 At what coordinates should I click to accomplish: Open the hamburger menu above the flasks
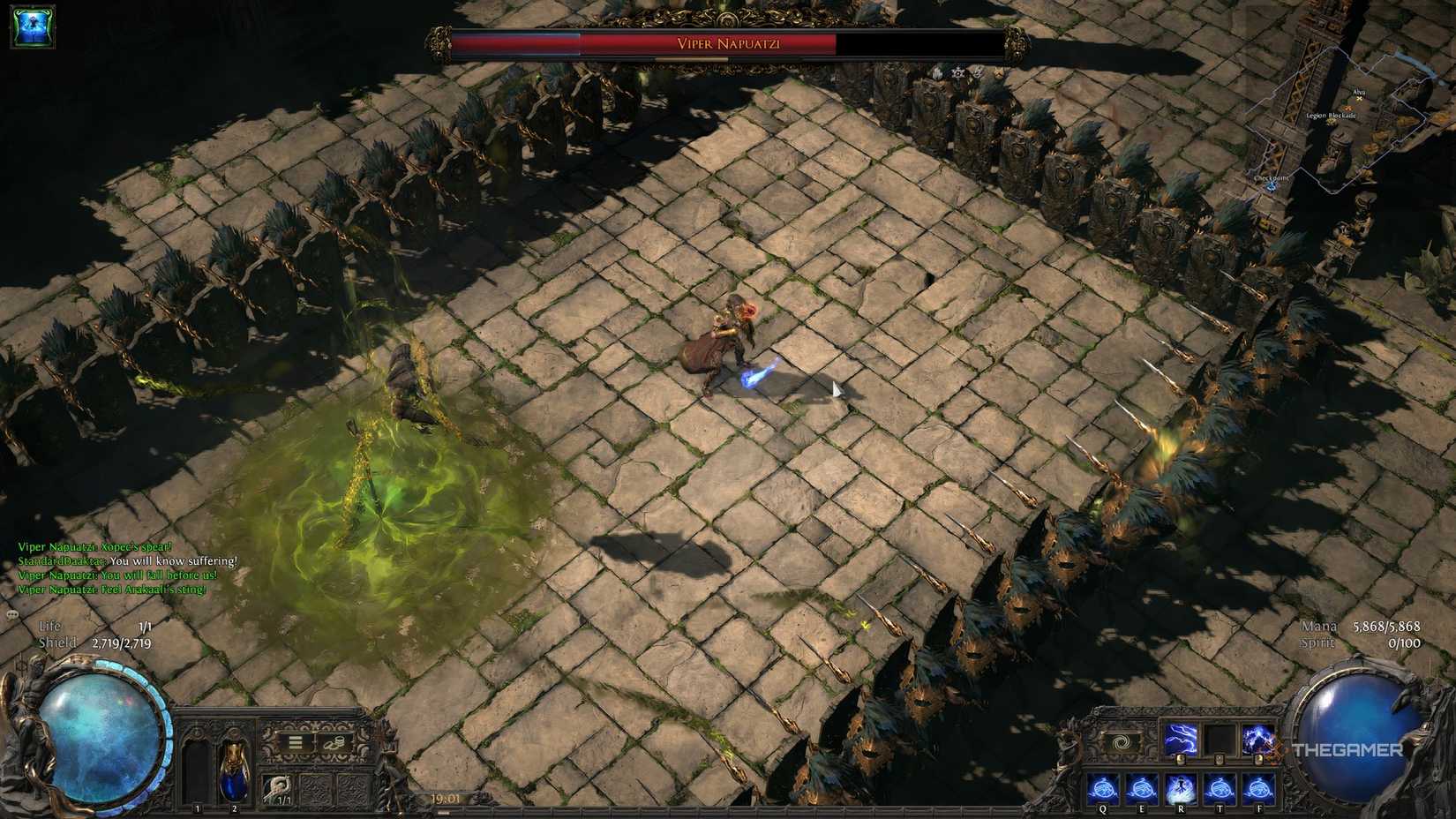point(294,742)
